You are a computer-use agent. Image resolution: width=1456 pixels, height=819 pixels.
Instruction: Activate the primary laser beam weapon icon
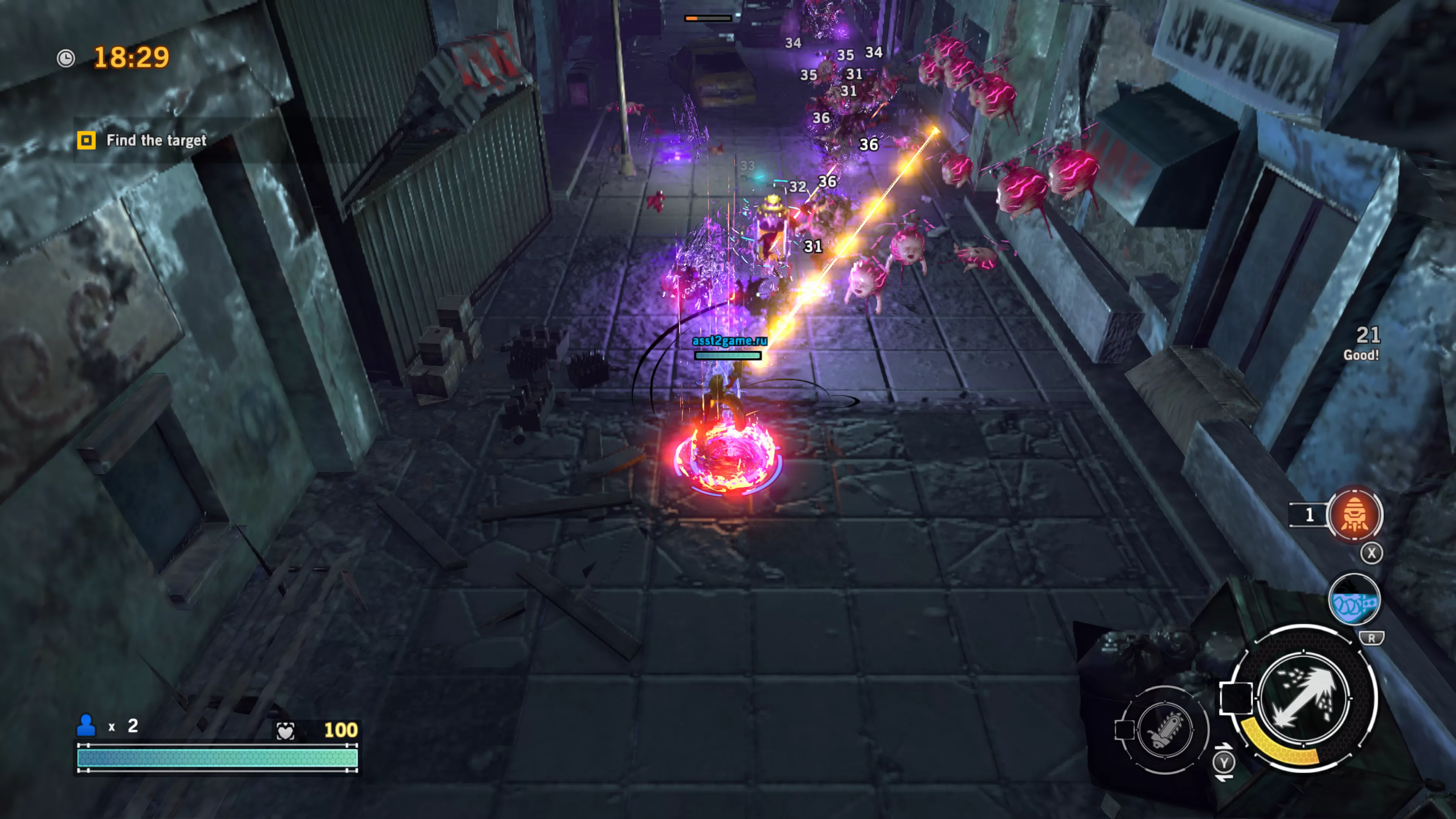[x=1304, y=698]
